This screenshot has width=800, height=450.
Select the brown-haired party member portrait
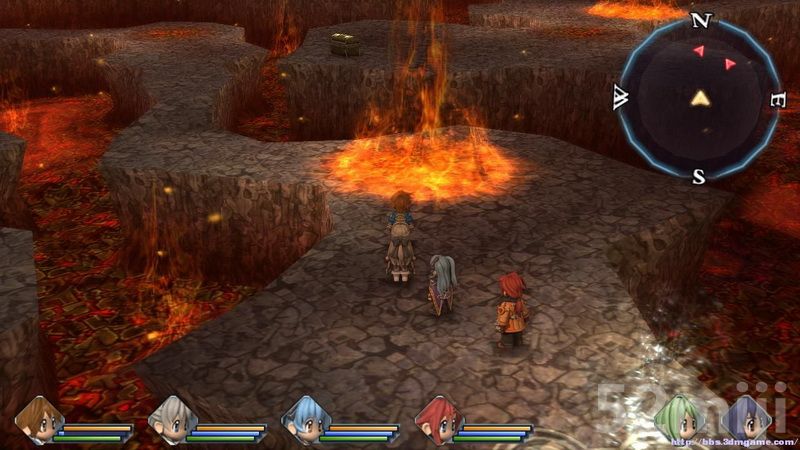click(38, 419)
